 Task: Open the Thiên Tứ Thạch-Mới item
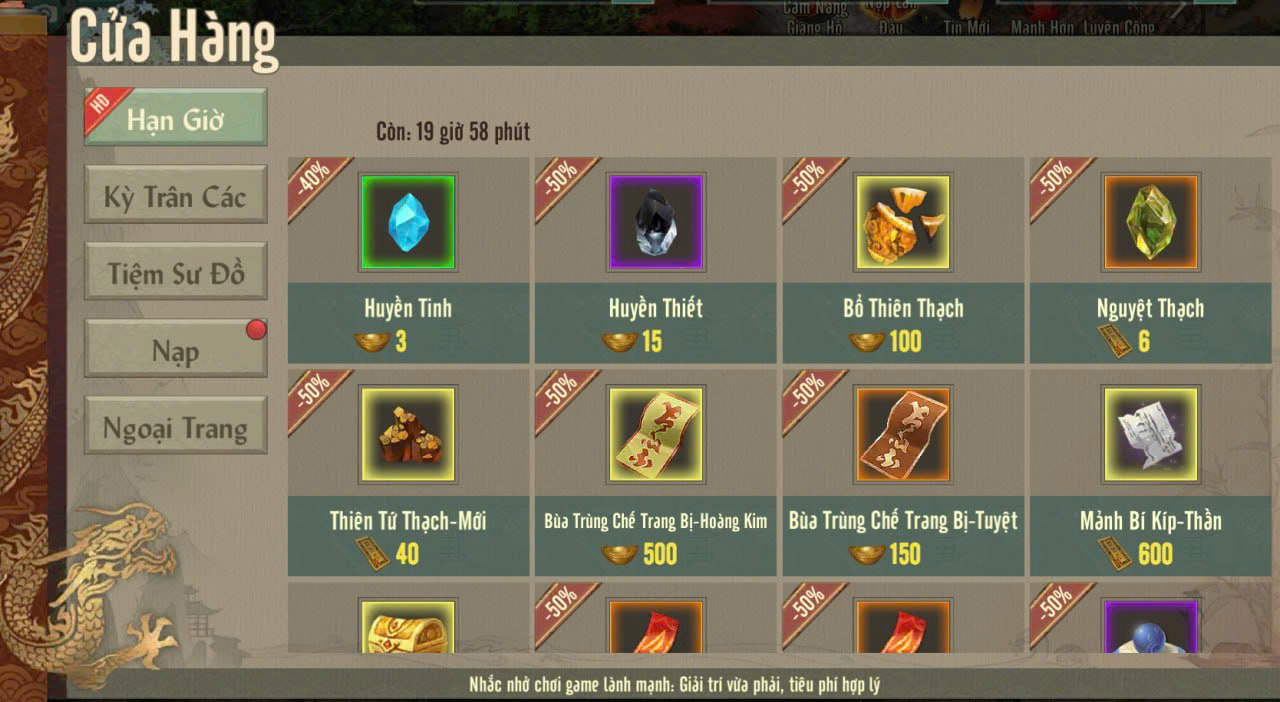coord(408,434)
